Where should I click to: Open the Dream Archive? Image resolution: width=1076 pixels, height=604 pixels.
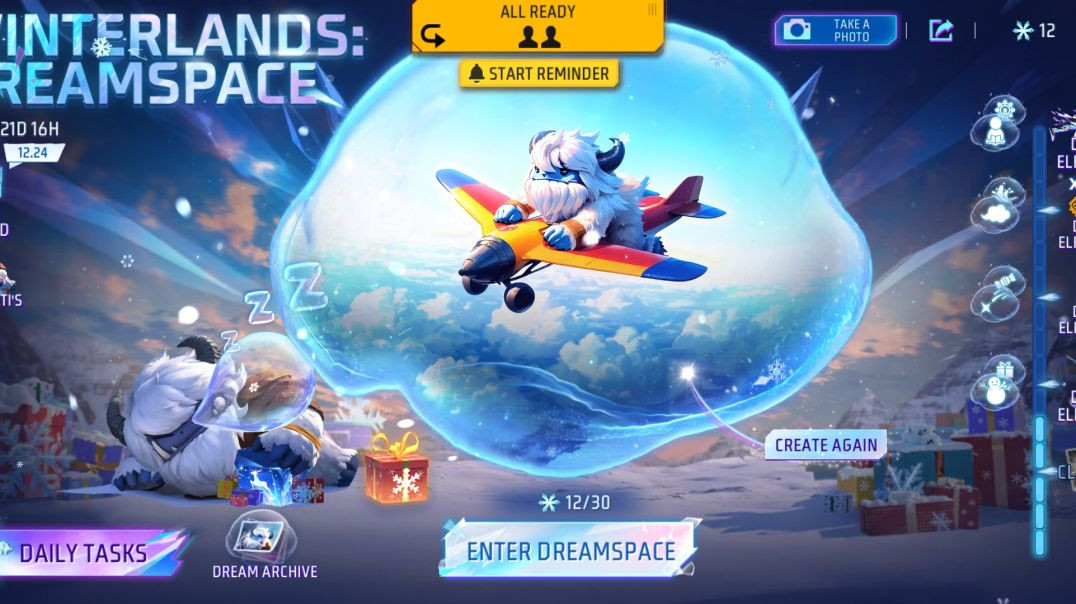[x=264, y=546]
